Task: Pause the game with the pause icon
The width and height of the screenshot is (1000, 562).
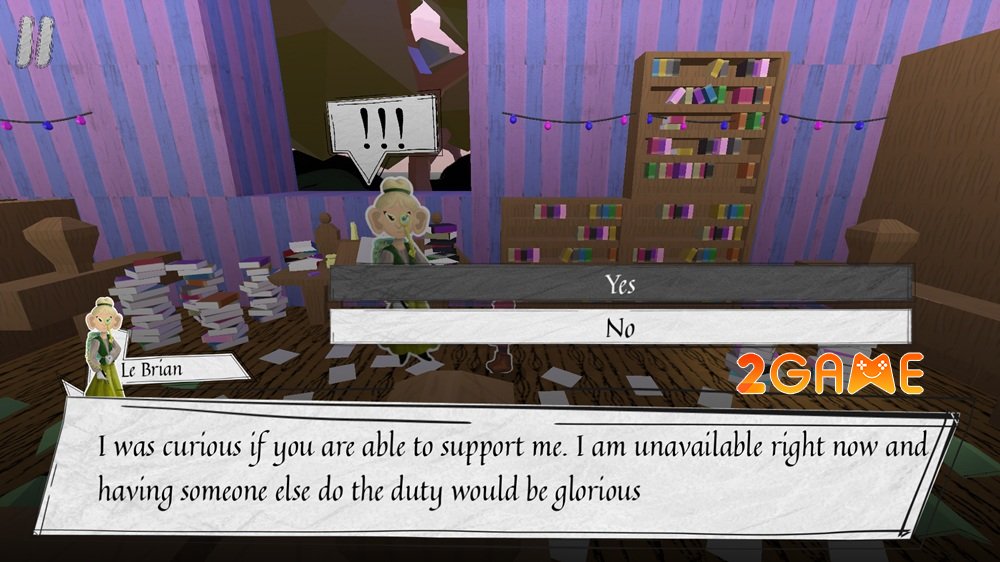Action: 38,45
